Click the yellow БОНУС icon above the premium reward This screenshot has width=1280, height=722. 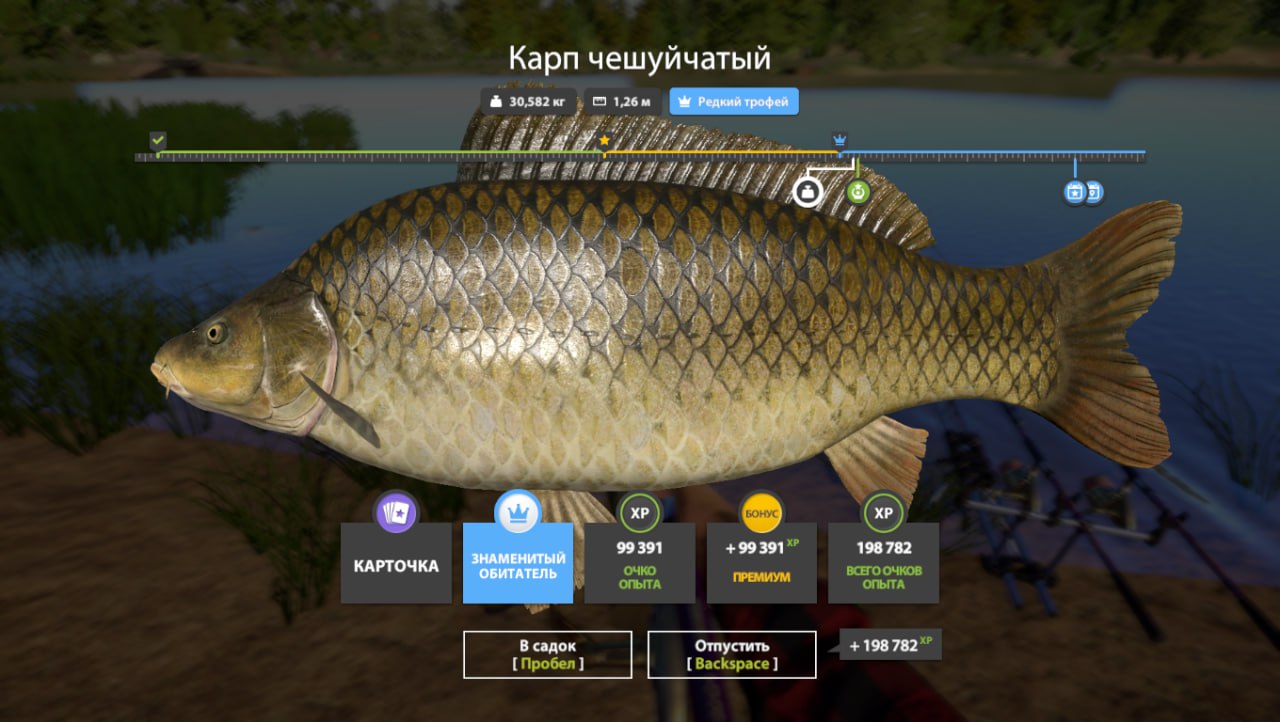click(762, 512)
